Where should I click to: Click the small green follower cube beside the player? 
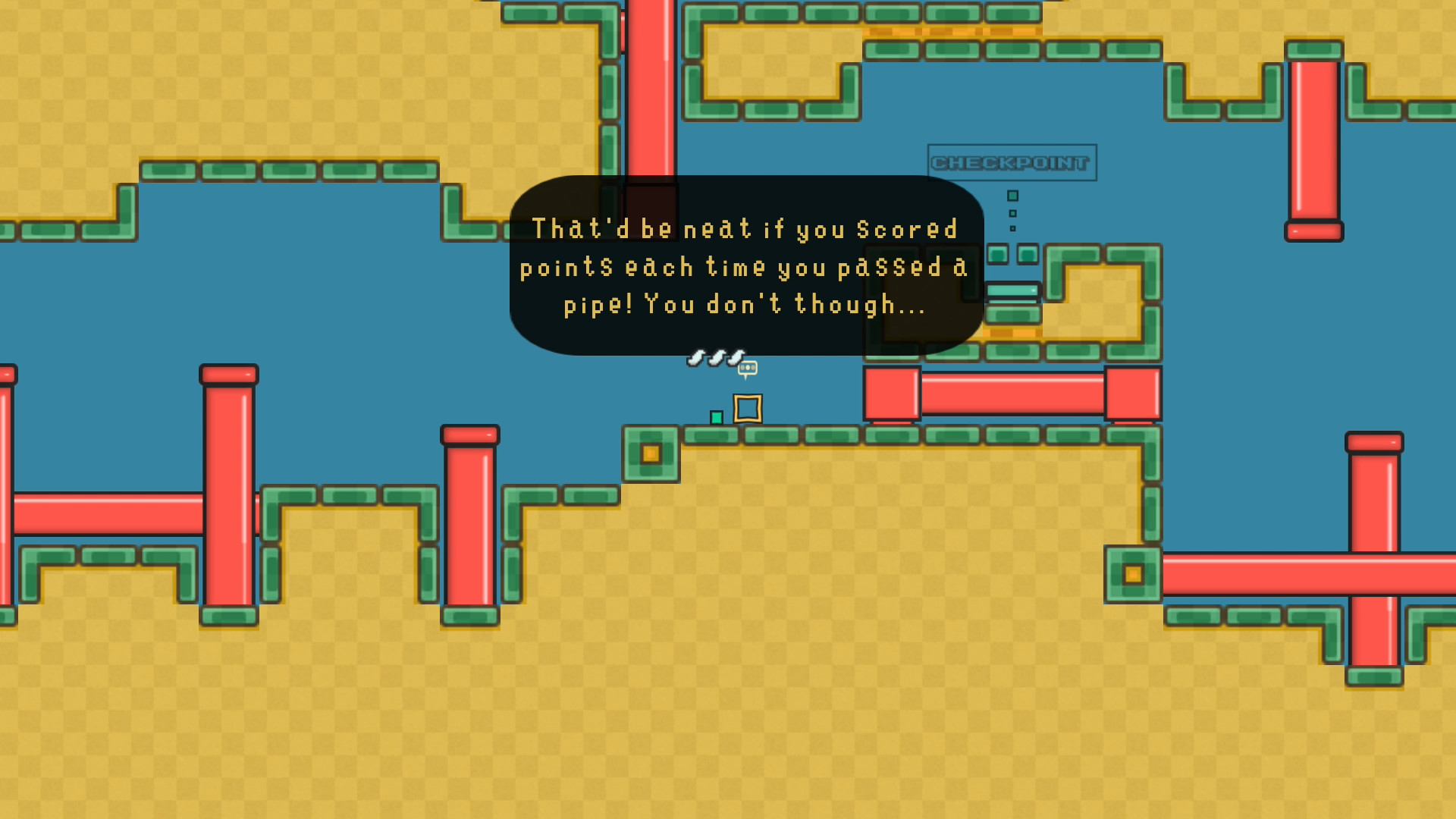pyautogui.click(x=716, y=418)
